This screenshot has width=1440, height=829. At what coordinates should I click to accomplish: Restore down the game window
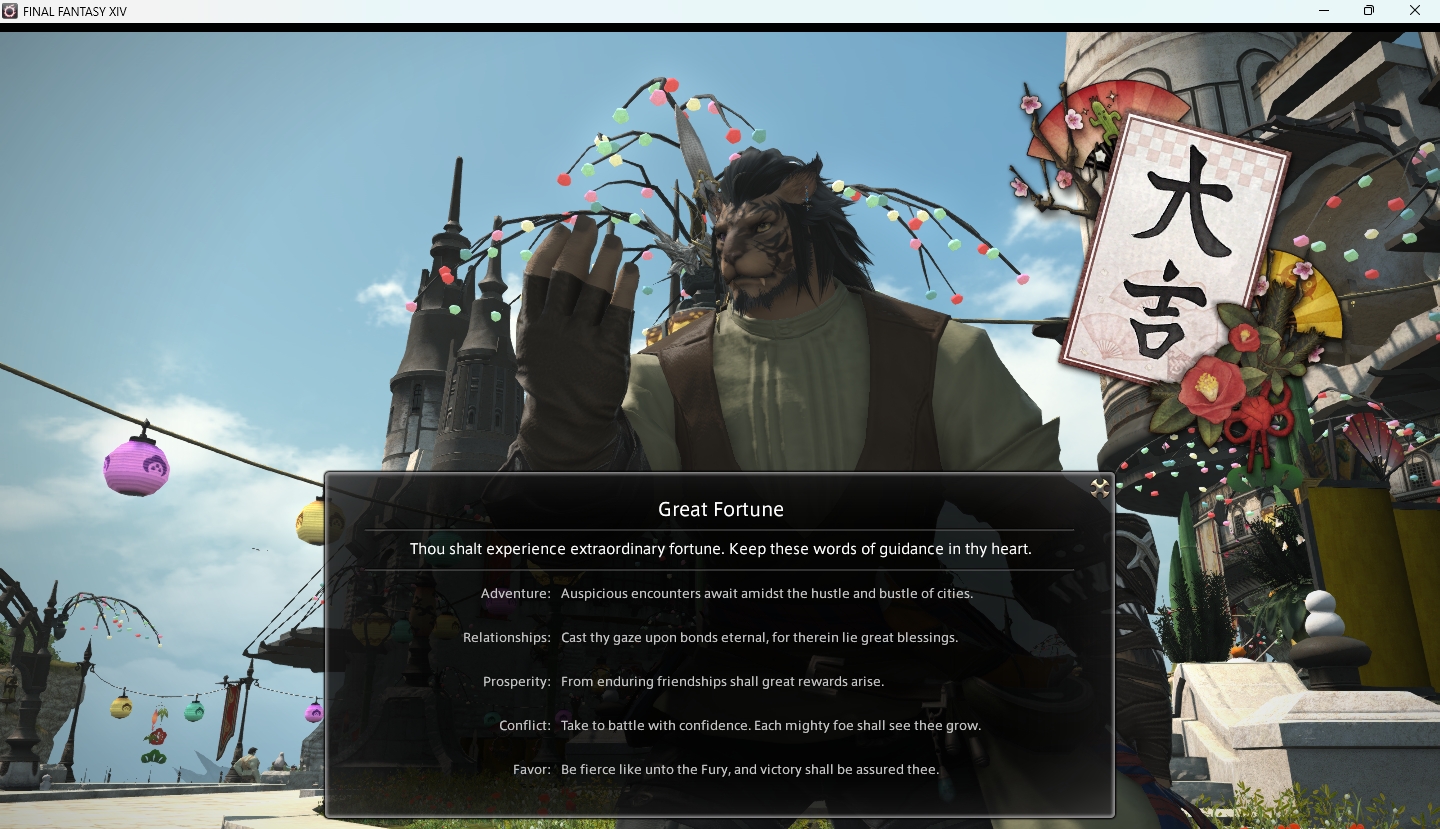[x=1369, y=11]
